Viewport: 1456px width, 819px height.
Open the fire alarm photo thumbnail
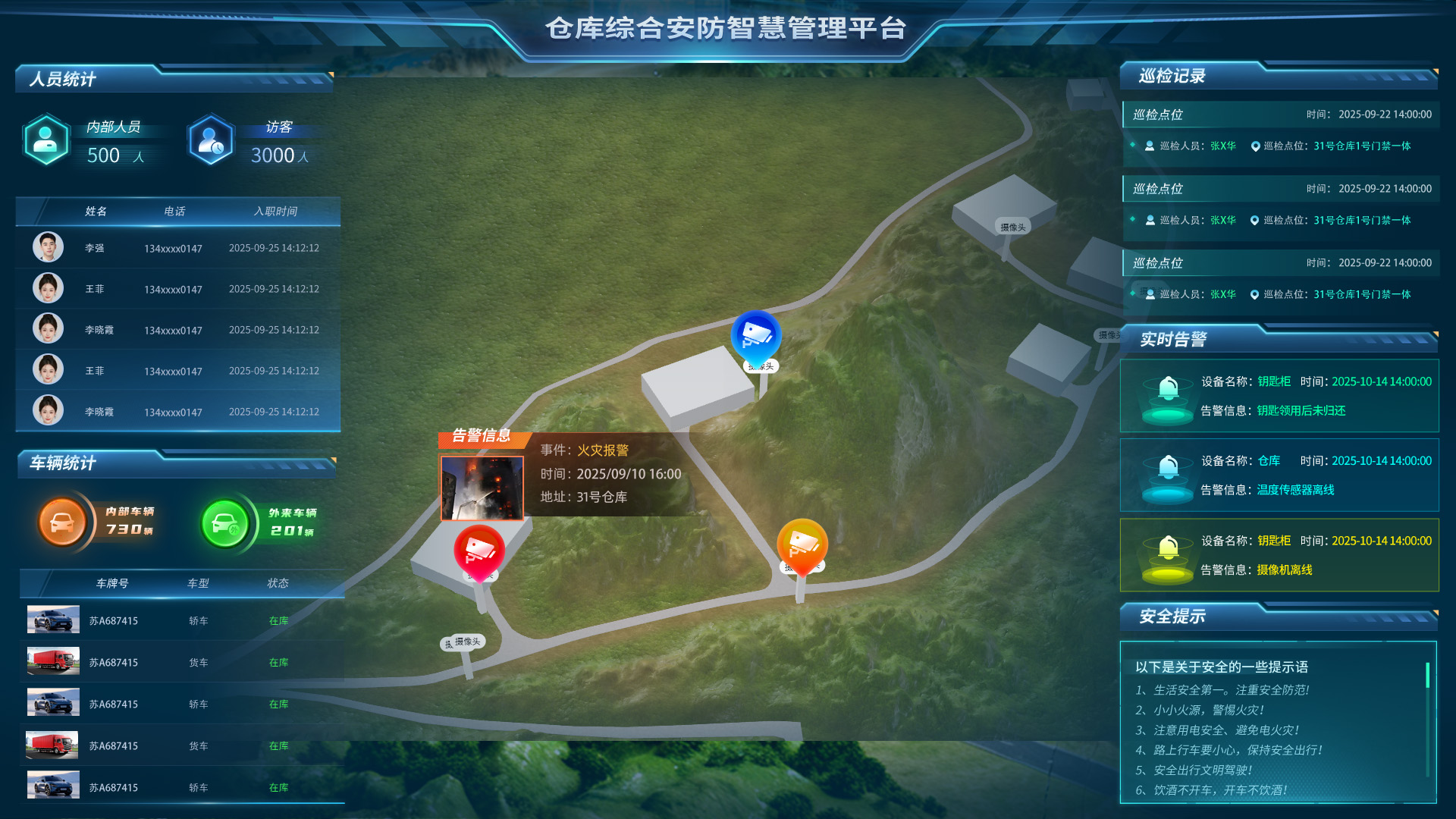[x=482, y=488]
